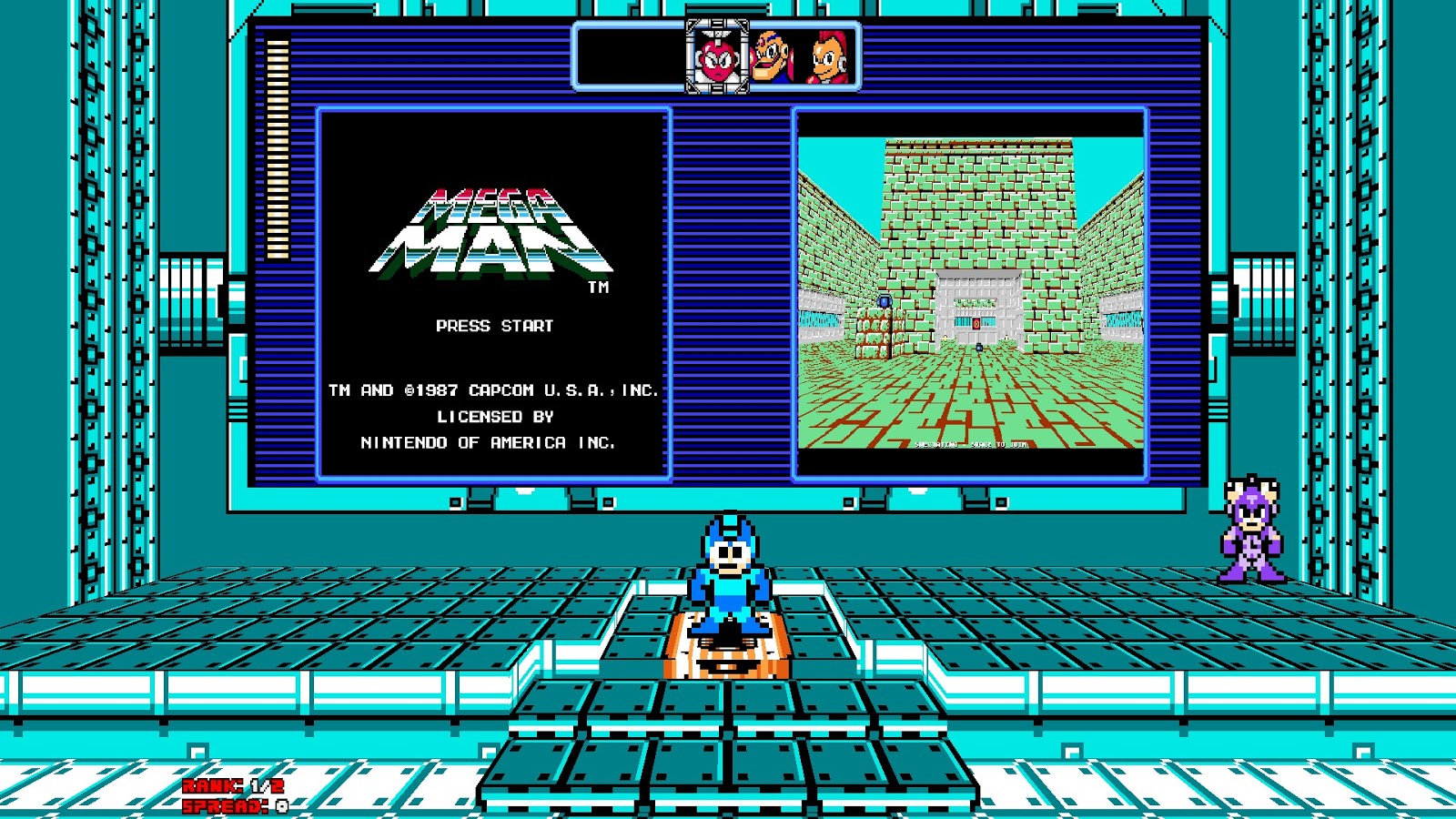Click the Capcom 1987 copyright text
The width and height of the screenshot is (1456, 819).
coord(493,389)
